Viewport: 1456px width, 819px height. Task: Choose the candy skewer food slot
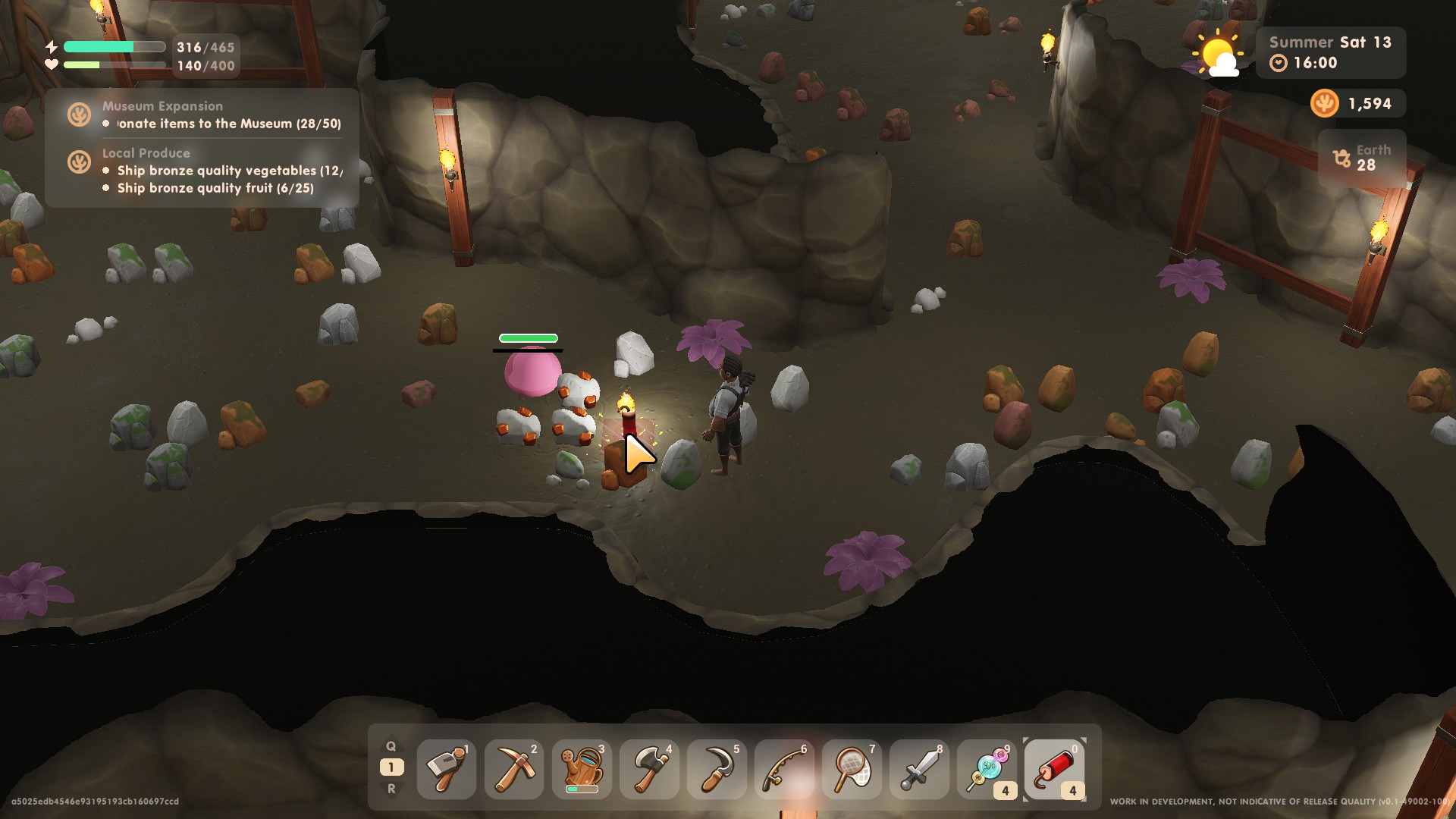(x=987, y=769)
